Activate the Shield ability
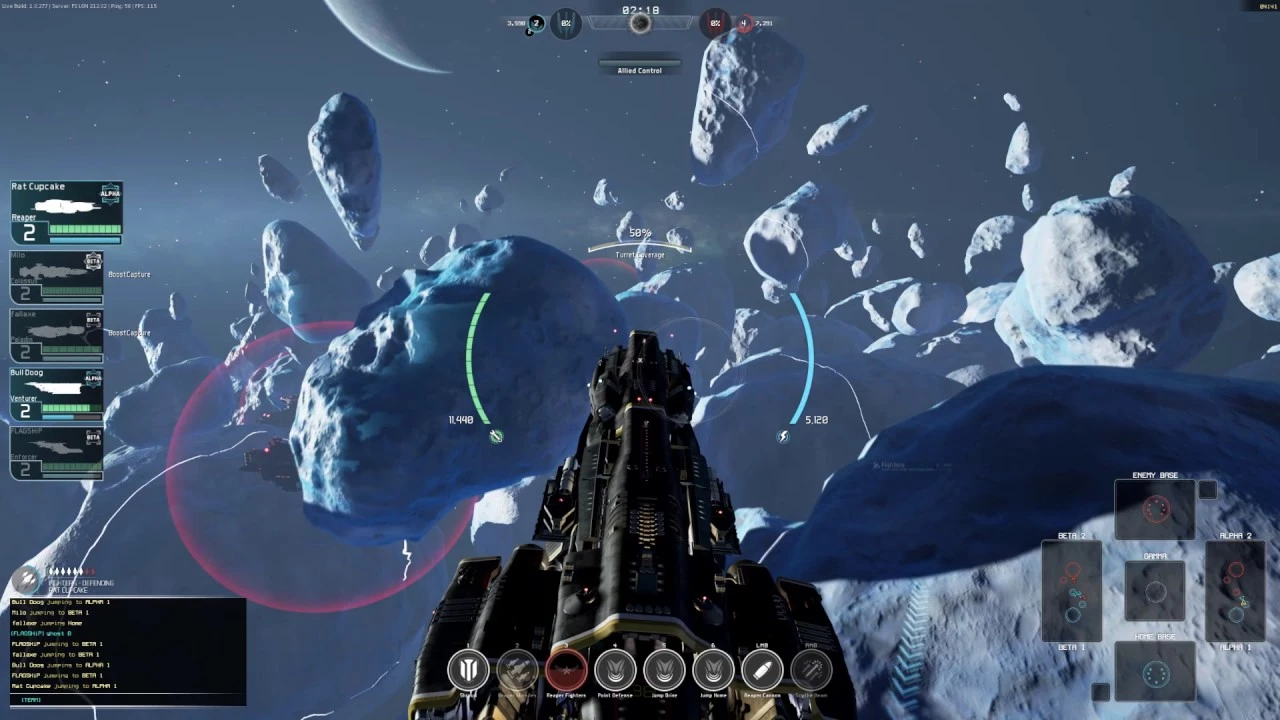This screenshot has height=720, width=1280. (x=468, y=670)
